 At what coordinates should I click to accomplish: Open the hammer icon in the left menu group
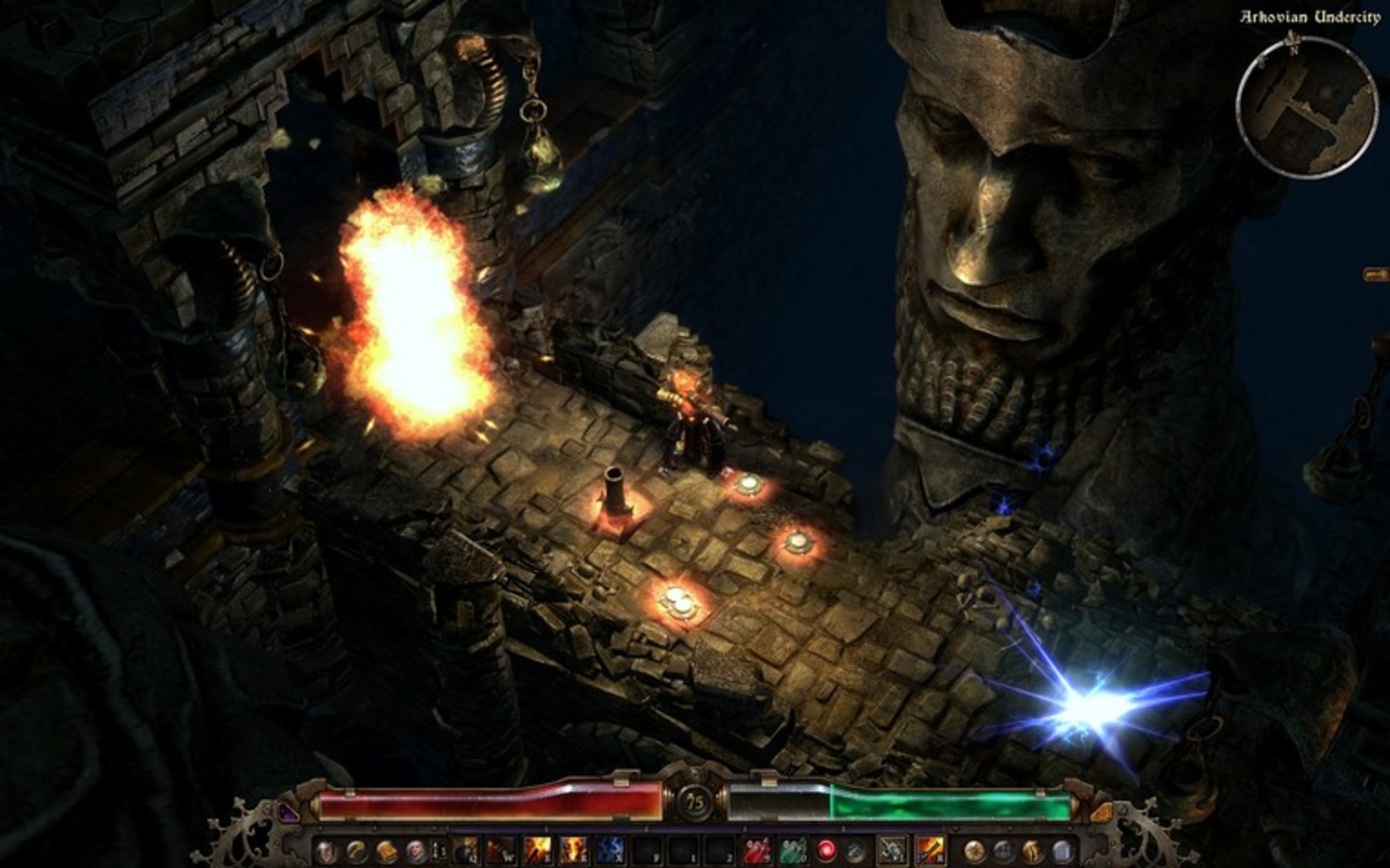click(357, 851)
